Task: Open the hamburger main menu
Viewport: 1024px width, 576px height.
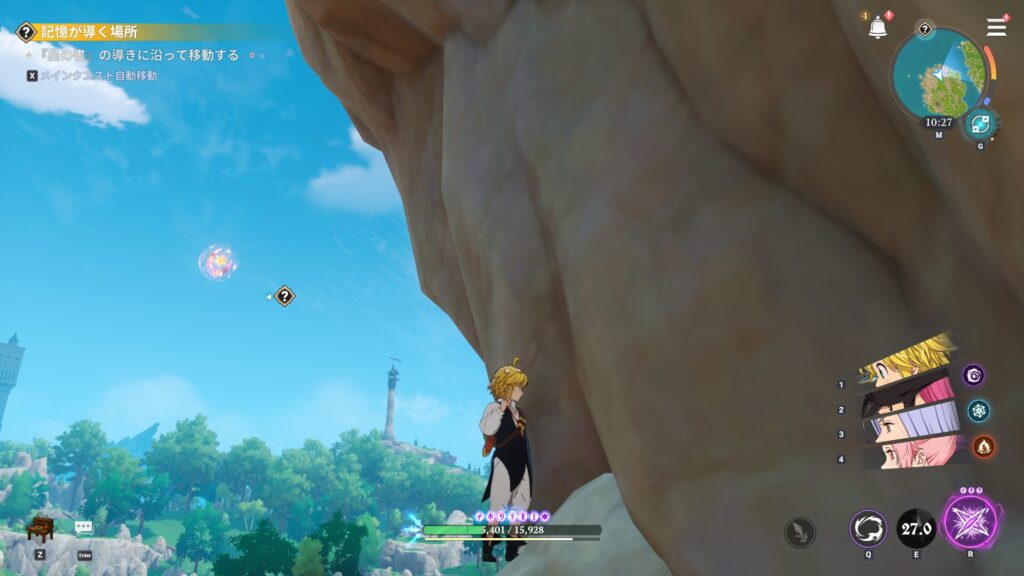Action: pyautogui.click(x=996, y=27)
